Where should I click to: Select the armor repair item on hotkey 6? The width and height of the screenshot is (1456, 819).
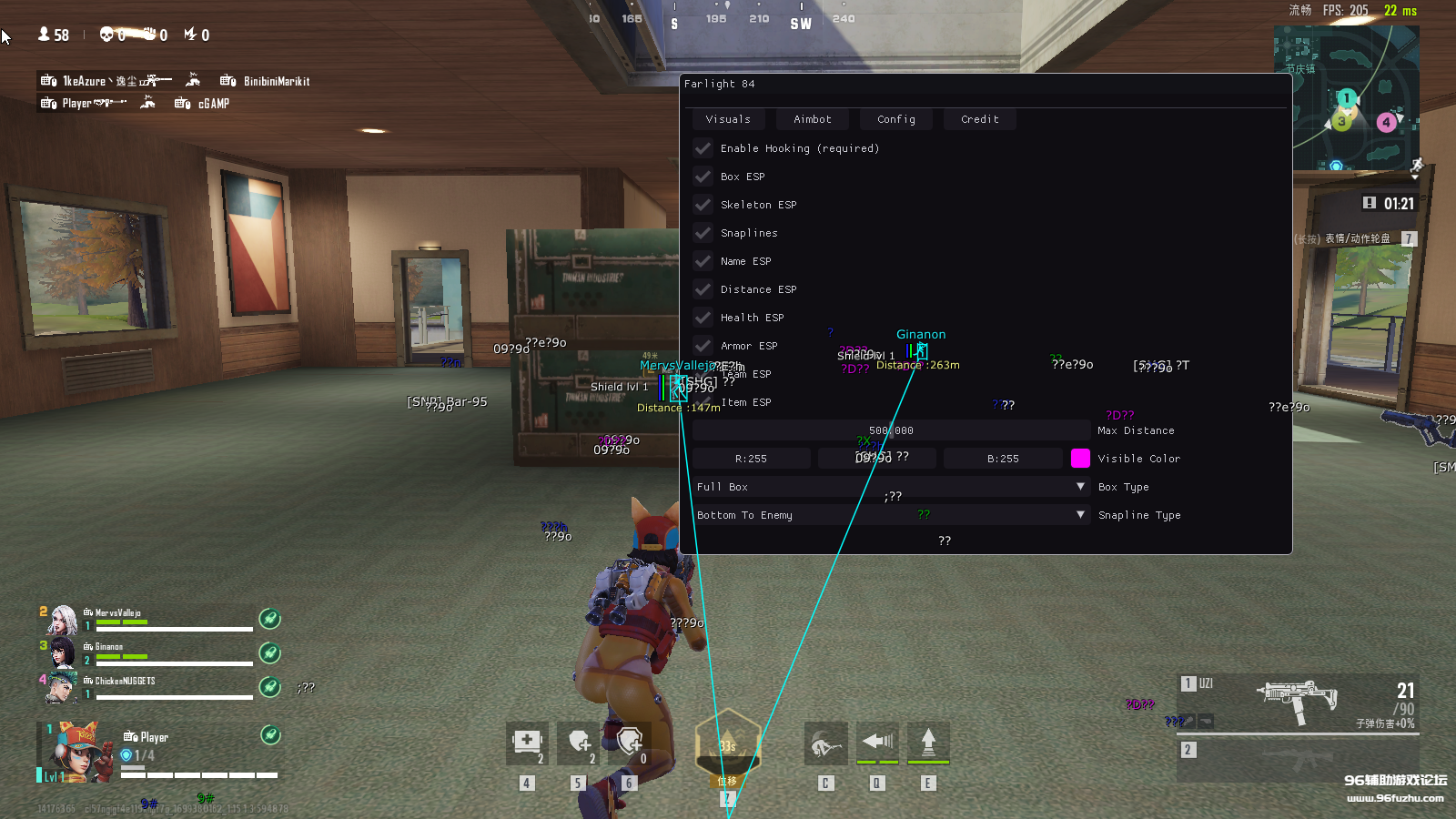tap(631, 743)
